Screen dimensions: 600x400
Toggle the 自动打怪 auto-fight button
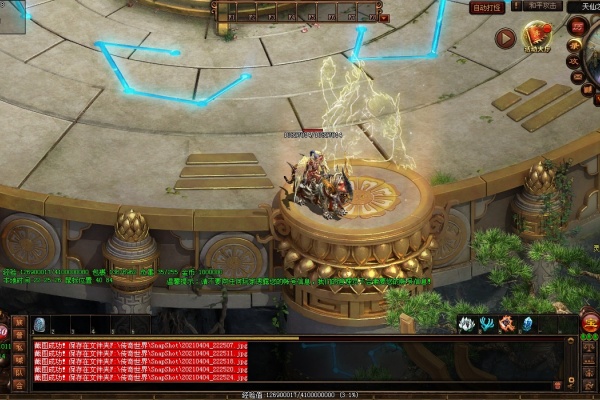(487, 7)
